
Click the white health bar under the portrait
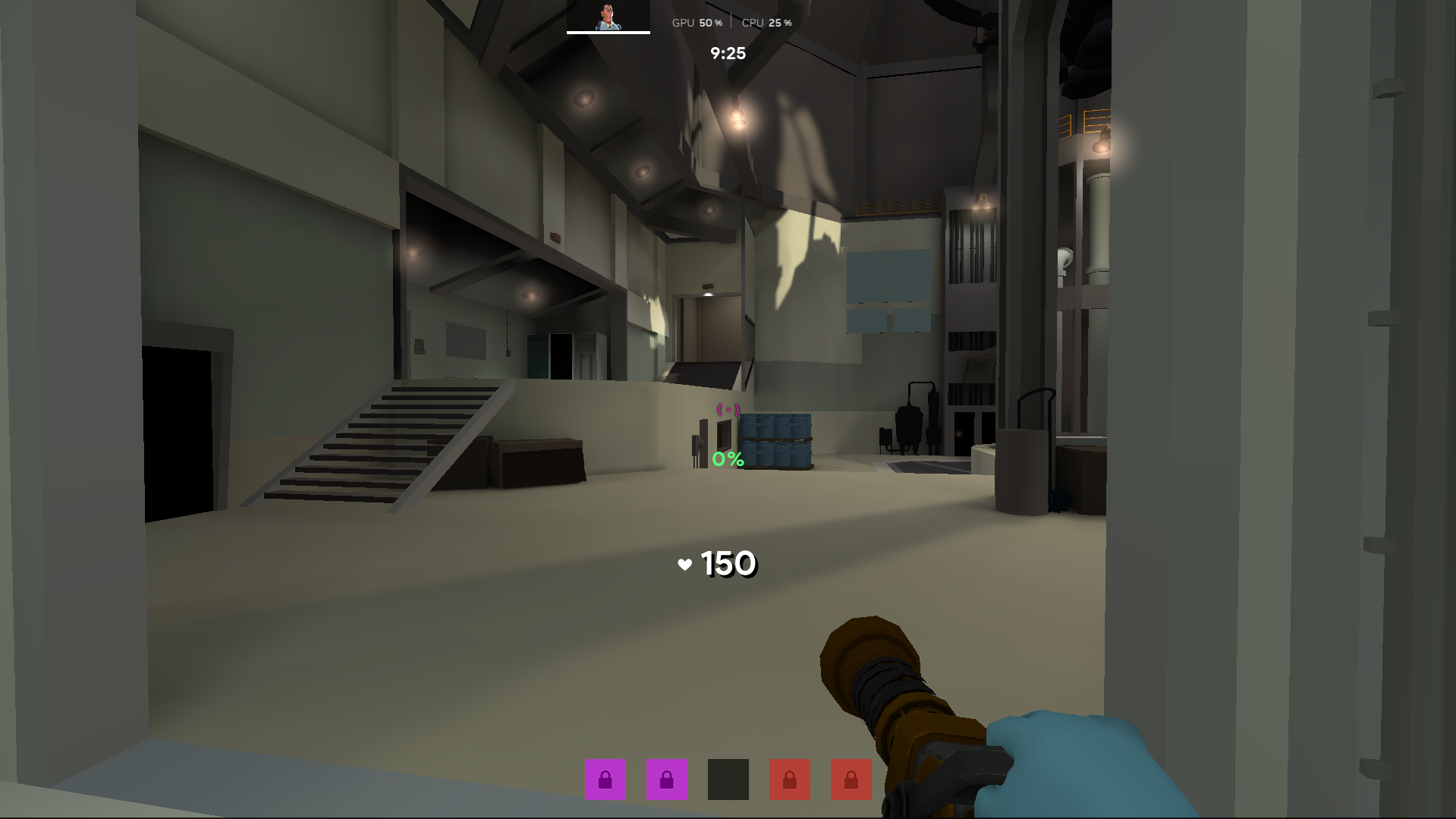607,33
